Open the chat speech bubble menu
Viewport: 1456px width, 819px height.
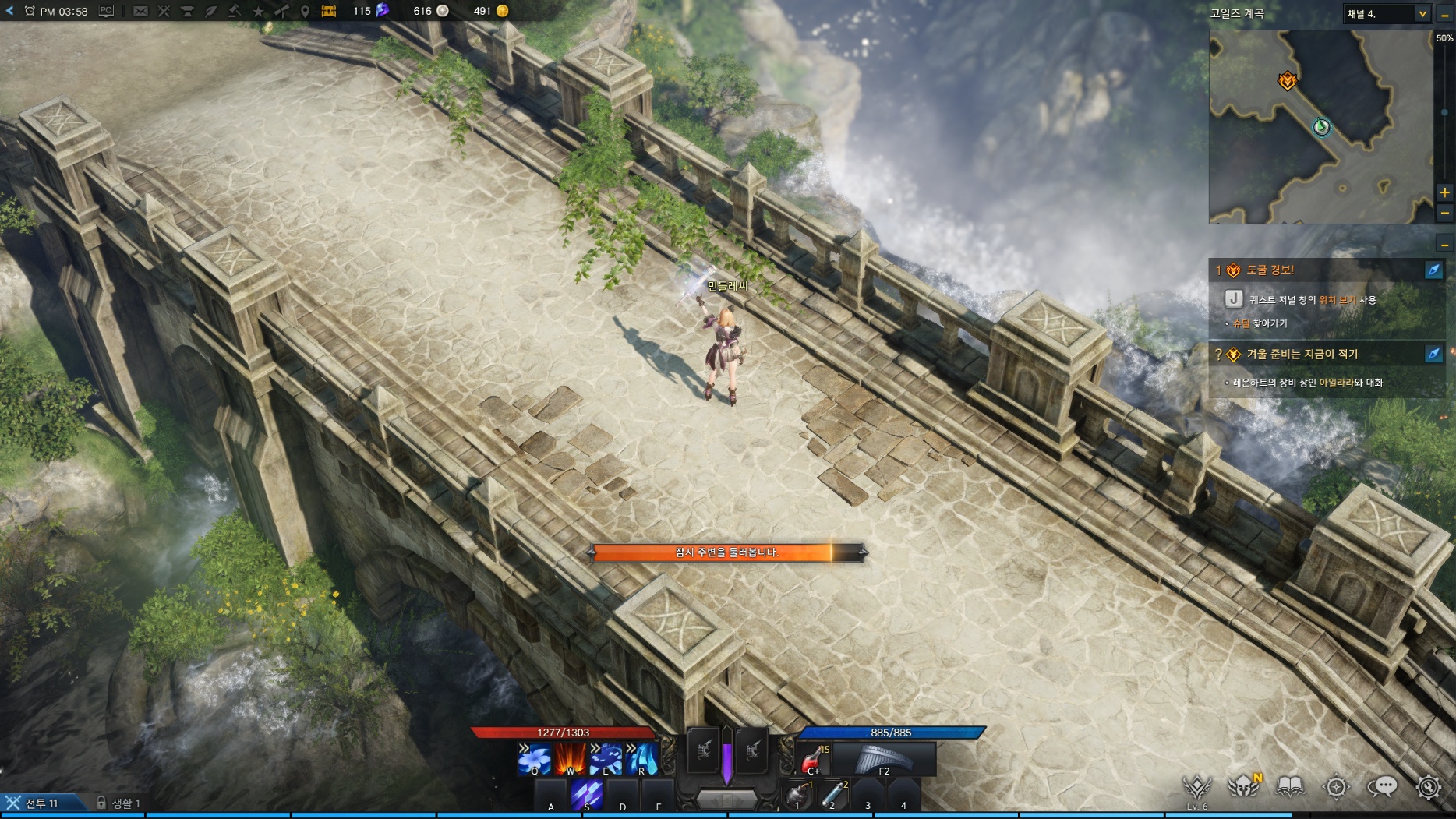[x=1382, y=787]
